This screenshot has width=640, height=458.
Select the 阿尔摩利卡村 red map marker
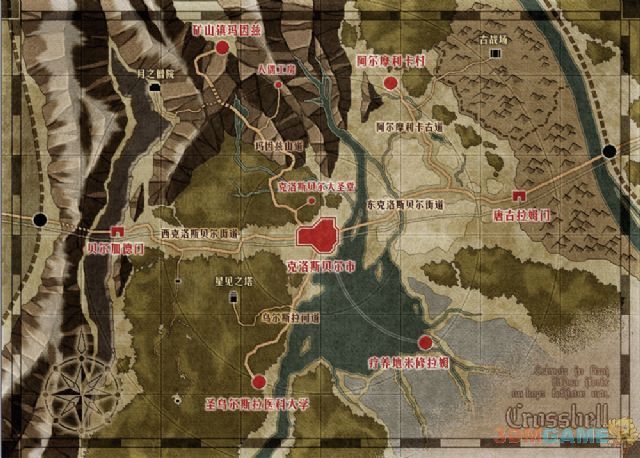tap(391, 83)
